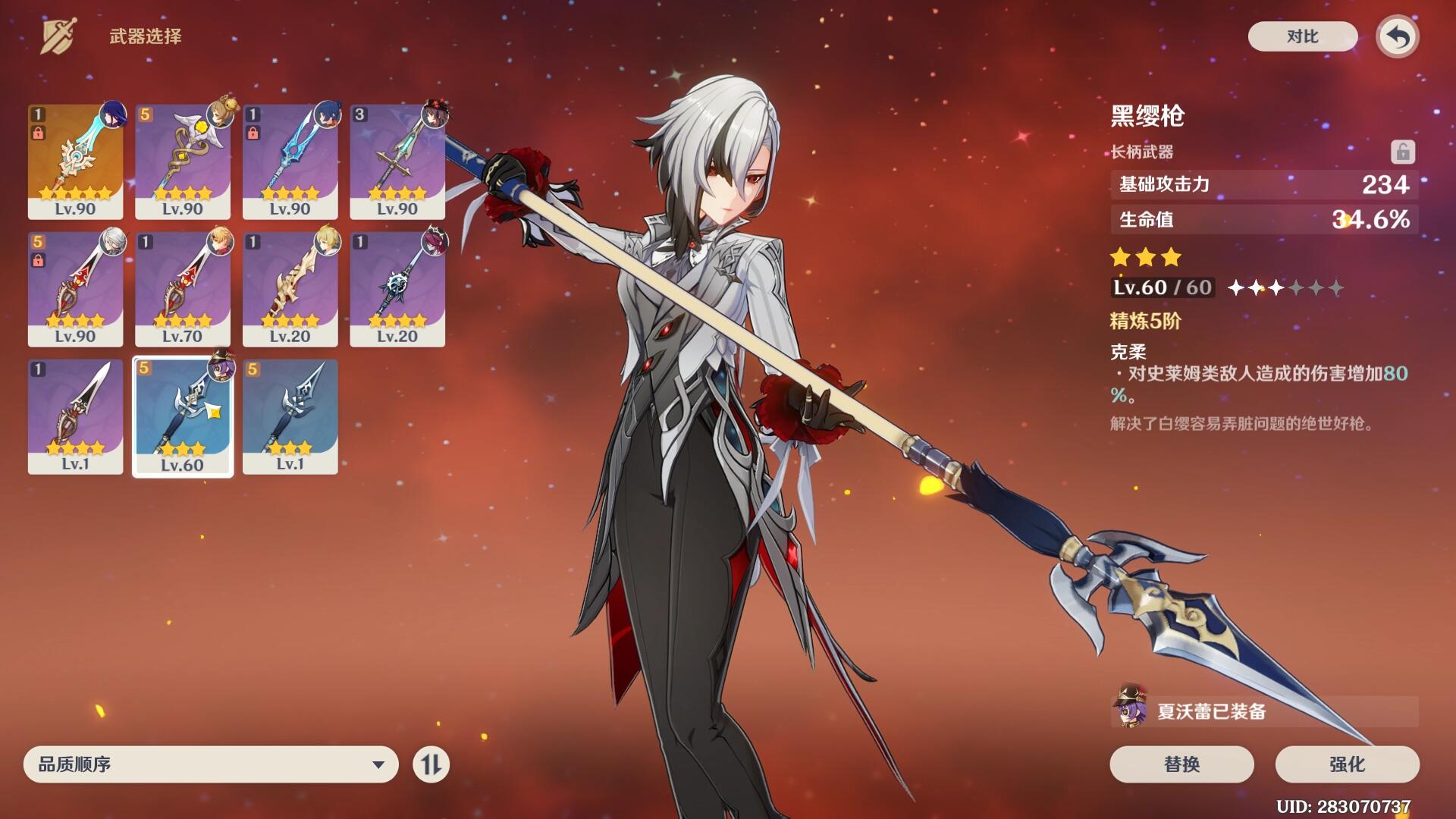Viewport: 1456px width, 819px height.
Task: Select the Lv.60 Black Tassel
Action: pos(183,416)
